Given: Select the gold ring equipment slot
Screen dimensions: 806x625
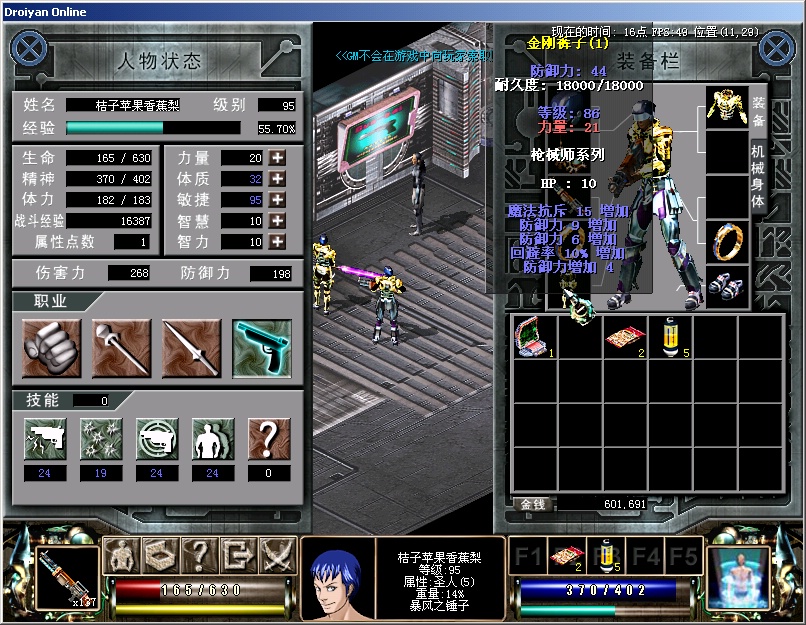Looking at the screenshot, I should tap(727, 241).
